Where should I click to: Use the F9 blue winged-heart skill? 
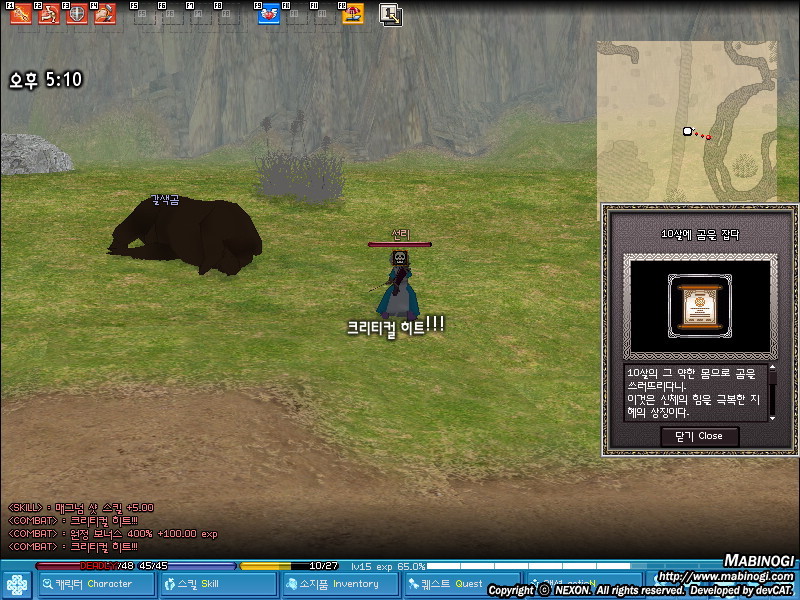point(269,14)
